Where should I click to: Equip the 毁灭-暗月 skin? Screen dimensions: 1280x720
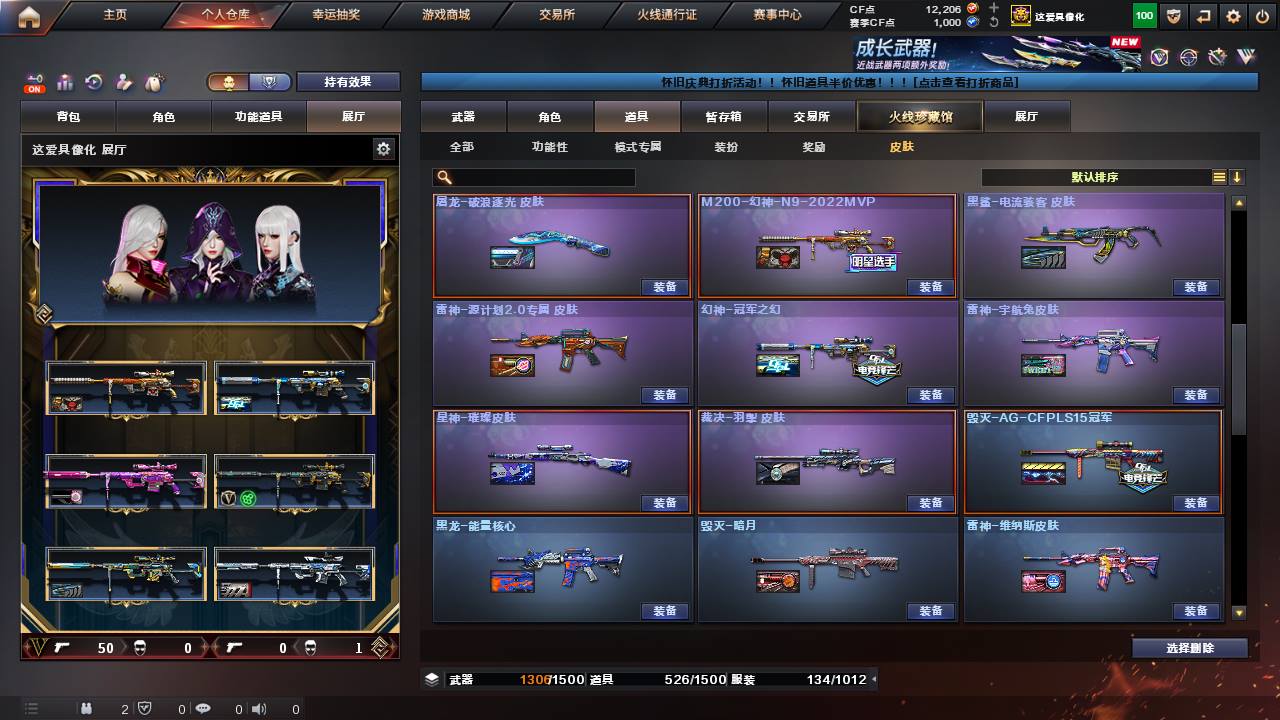point(930,611)
